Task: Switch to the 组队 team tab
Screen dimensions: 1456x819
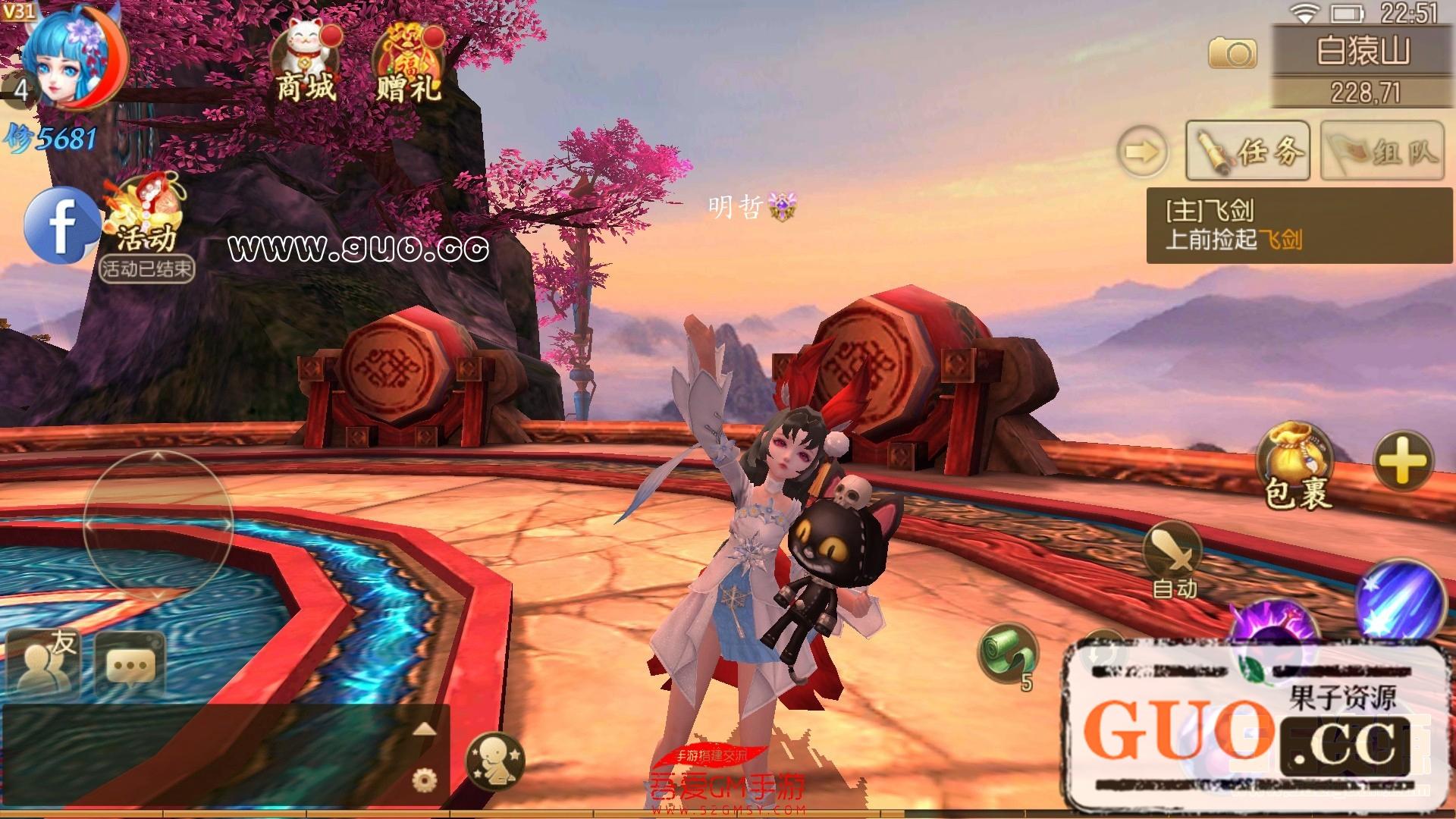Action: [1382, 150]
